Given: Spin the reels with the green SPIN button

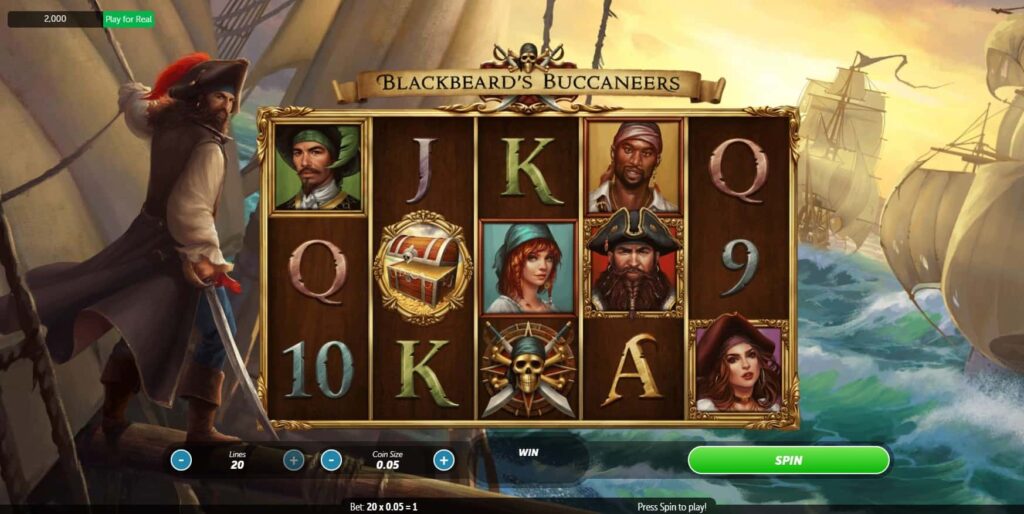Looking at the screenshot, I should click(x=788, y=460).
